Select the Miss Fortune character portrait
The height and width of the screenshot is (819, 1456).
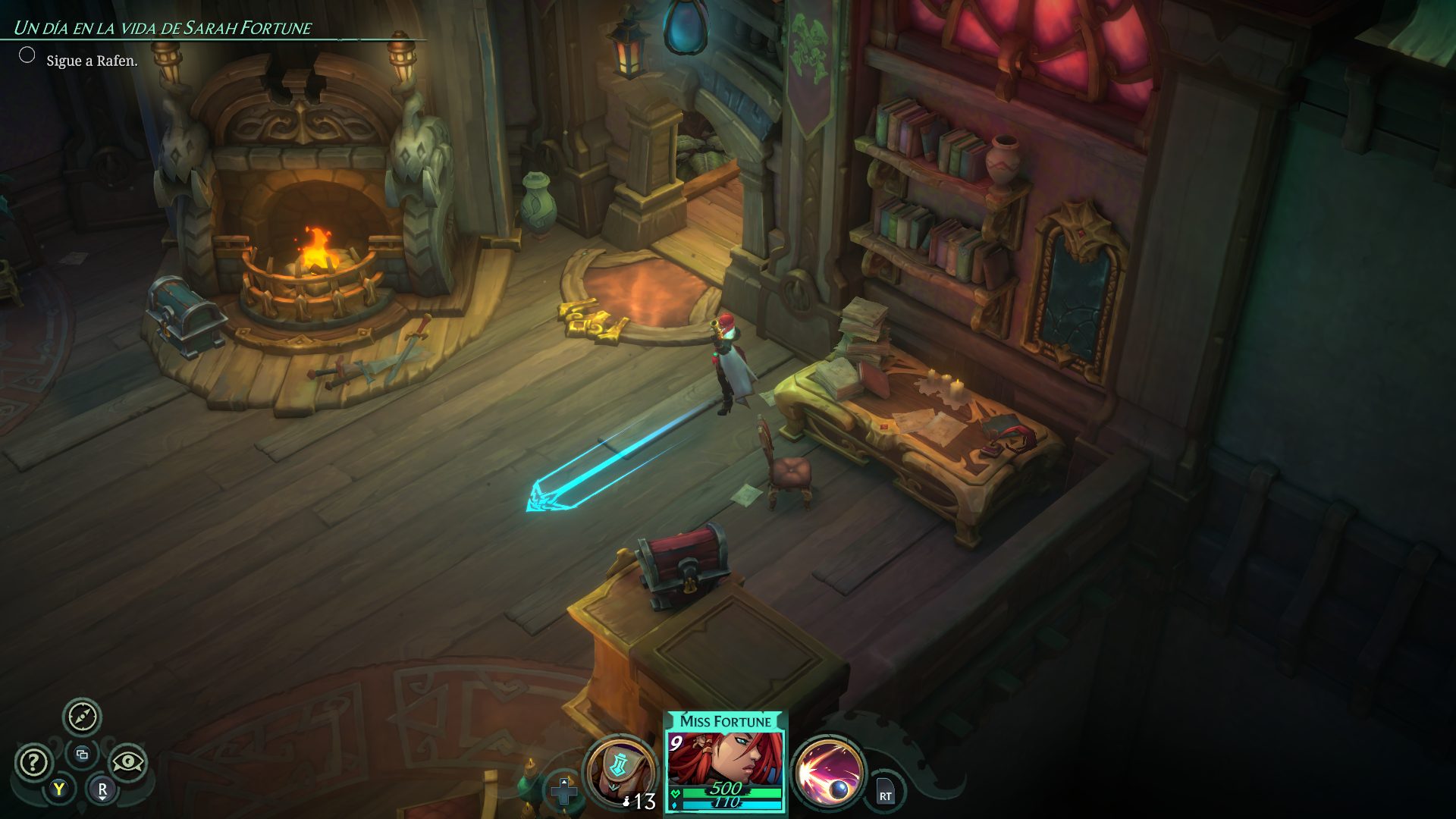pyautogui.click(x=725, y=761)
